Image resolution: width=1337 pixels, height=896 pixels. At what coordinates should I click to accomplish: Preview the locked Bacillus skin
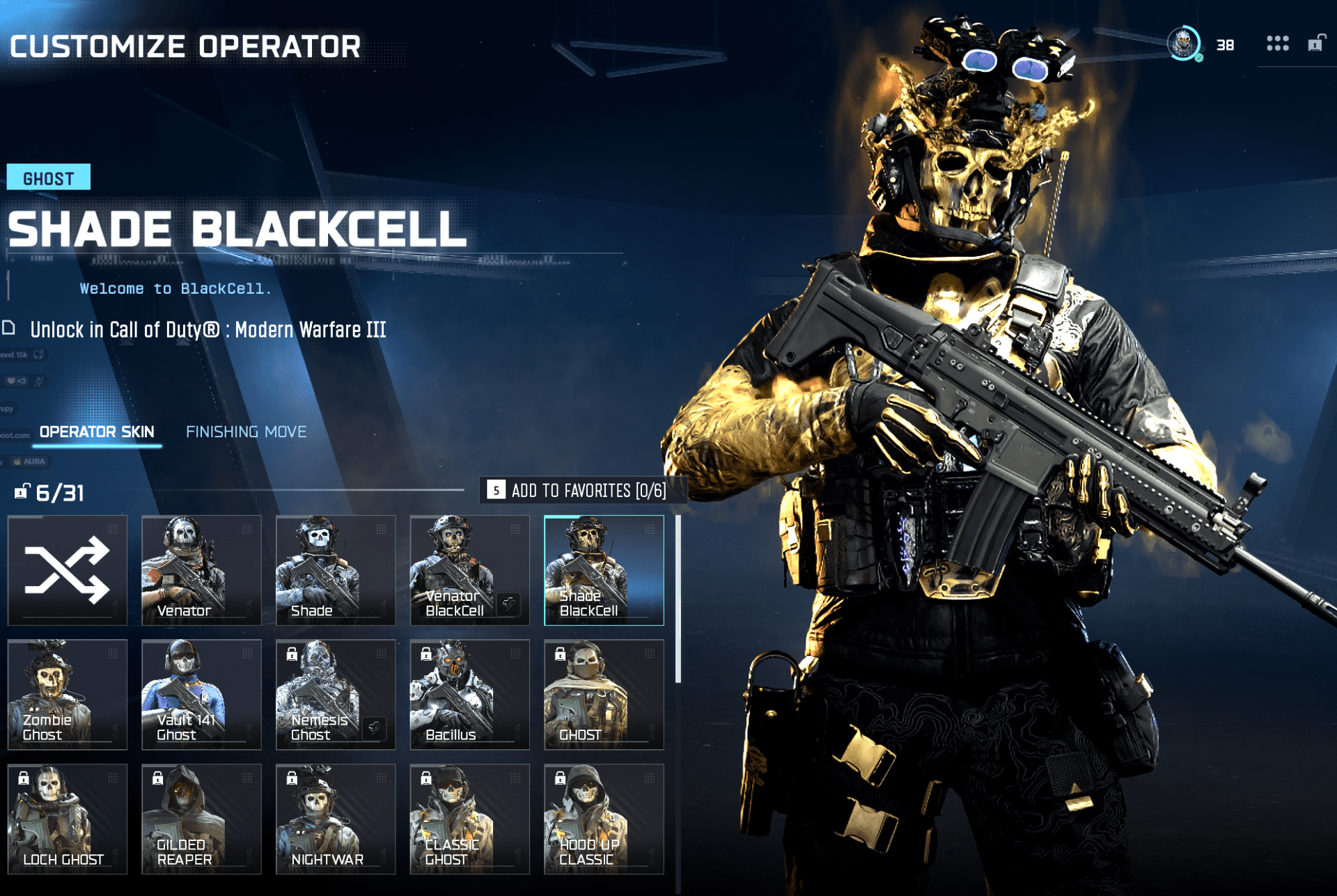point(469,694)
